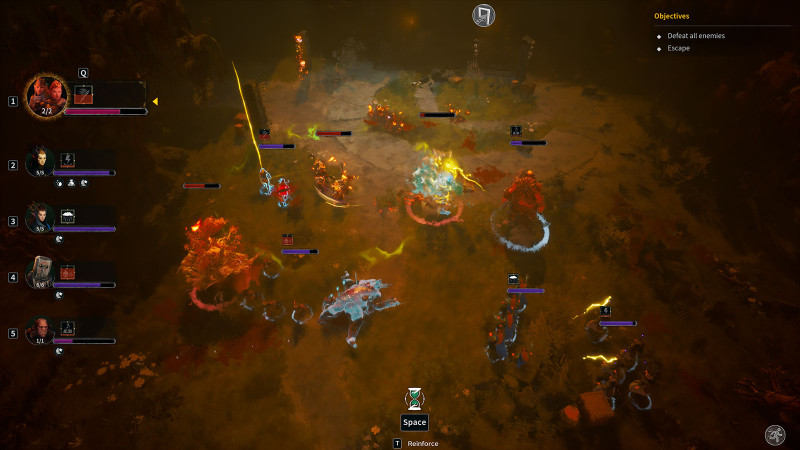
Task: Choose the fifth squad's bald man portrait
Action: (x=40, y=328)
